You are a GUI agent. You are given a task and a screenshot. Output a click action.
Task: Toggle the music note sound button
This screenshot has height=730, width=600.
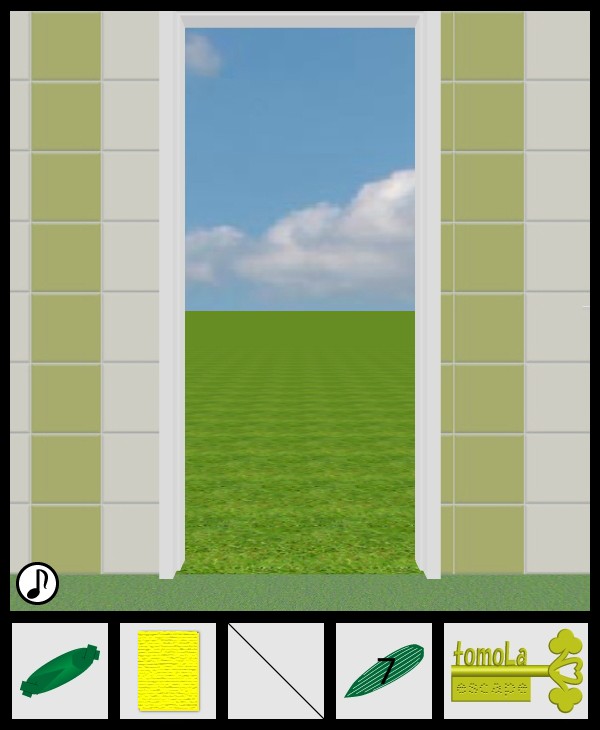point(38,583)
